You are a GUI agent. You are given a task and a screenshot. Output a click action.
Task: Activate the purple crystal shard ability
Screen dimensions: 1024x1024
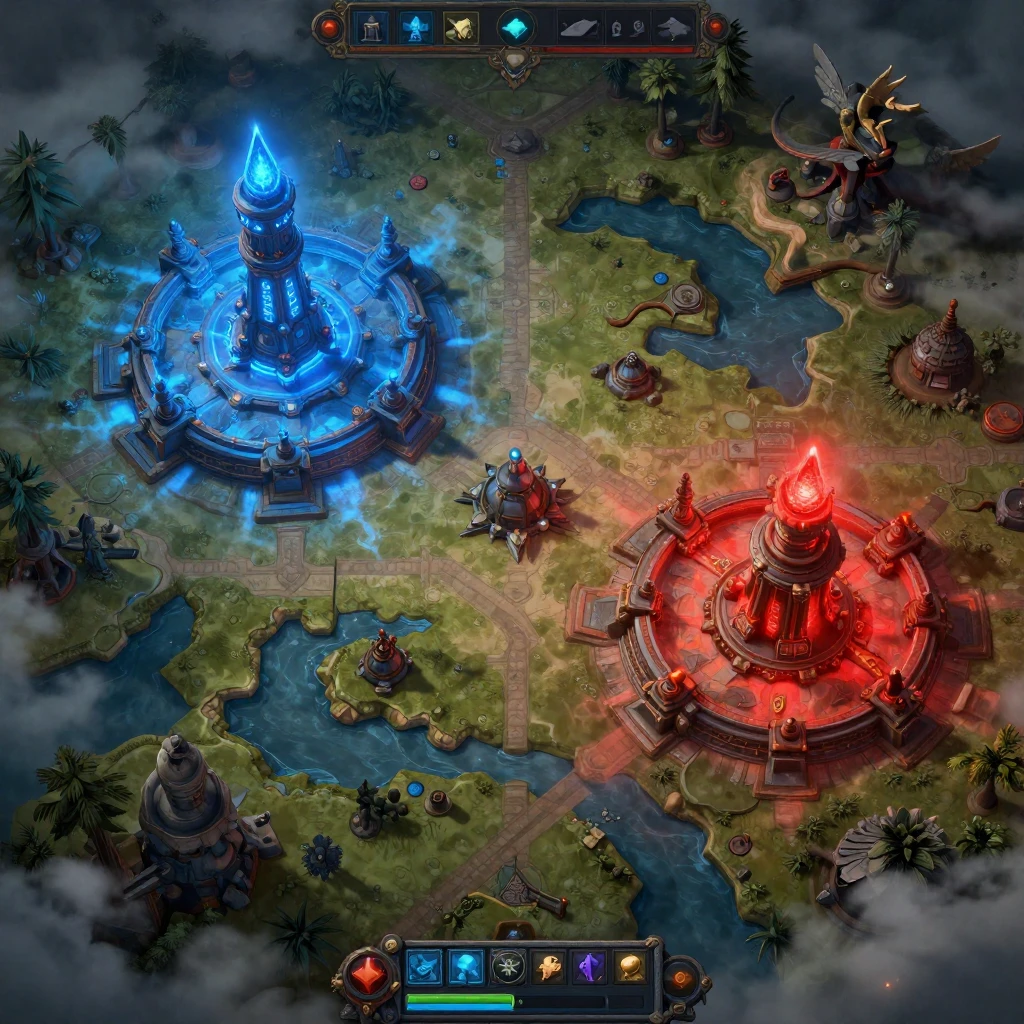[590, 967]
